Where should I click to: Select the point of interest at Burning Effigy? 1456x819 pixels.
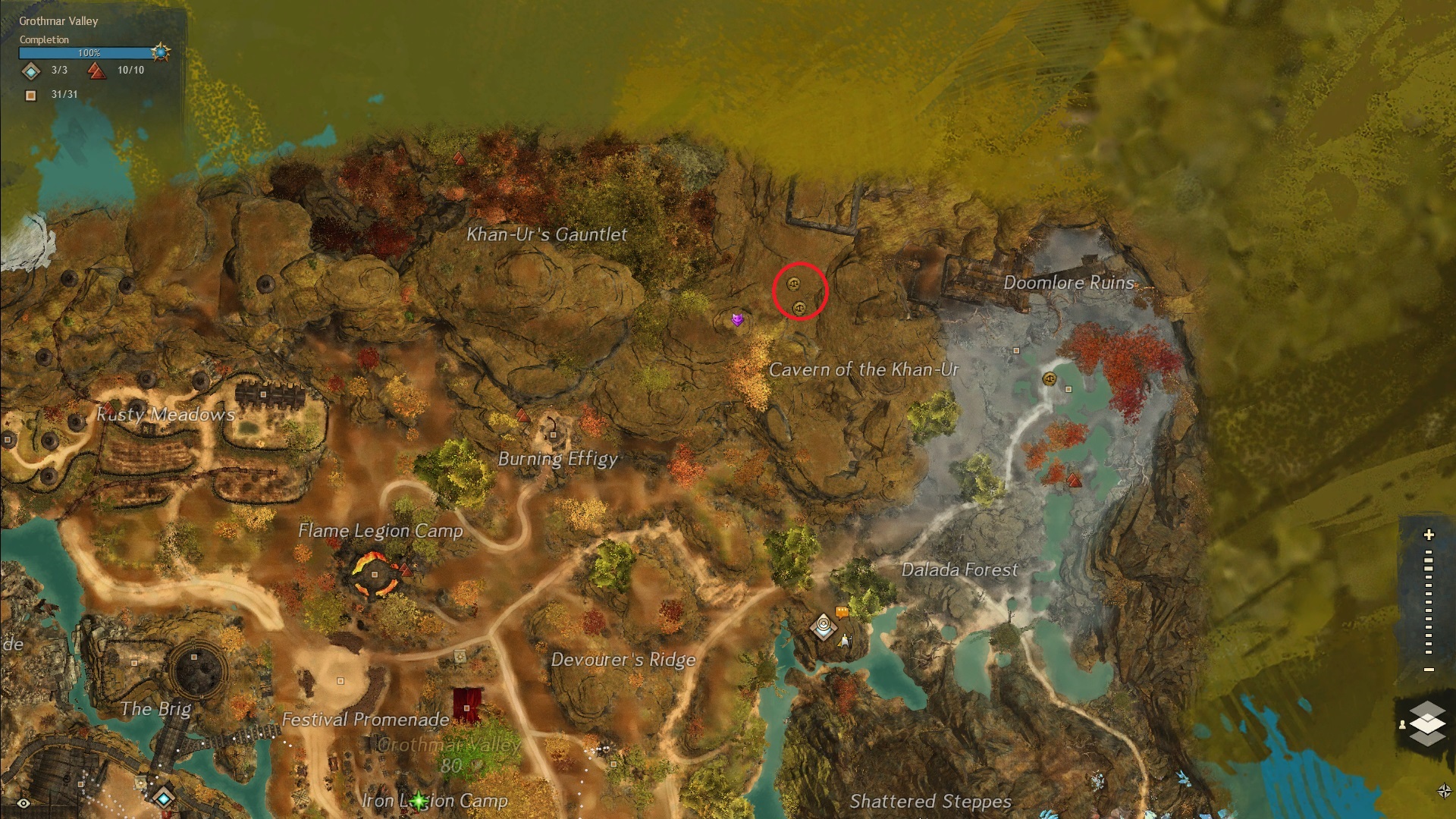pos(554,435)
